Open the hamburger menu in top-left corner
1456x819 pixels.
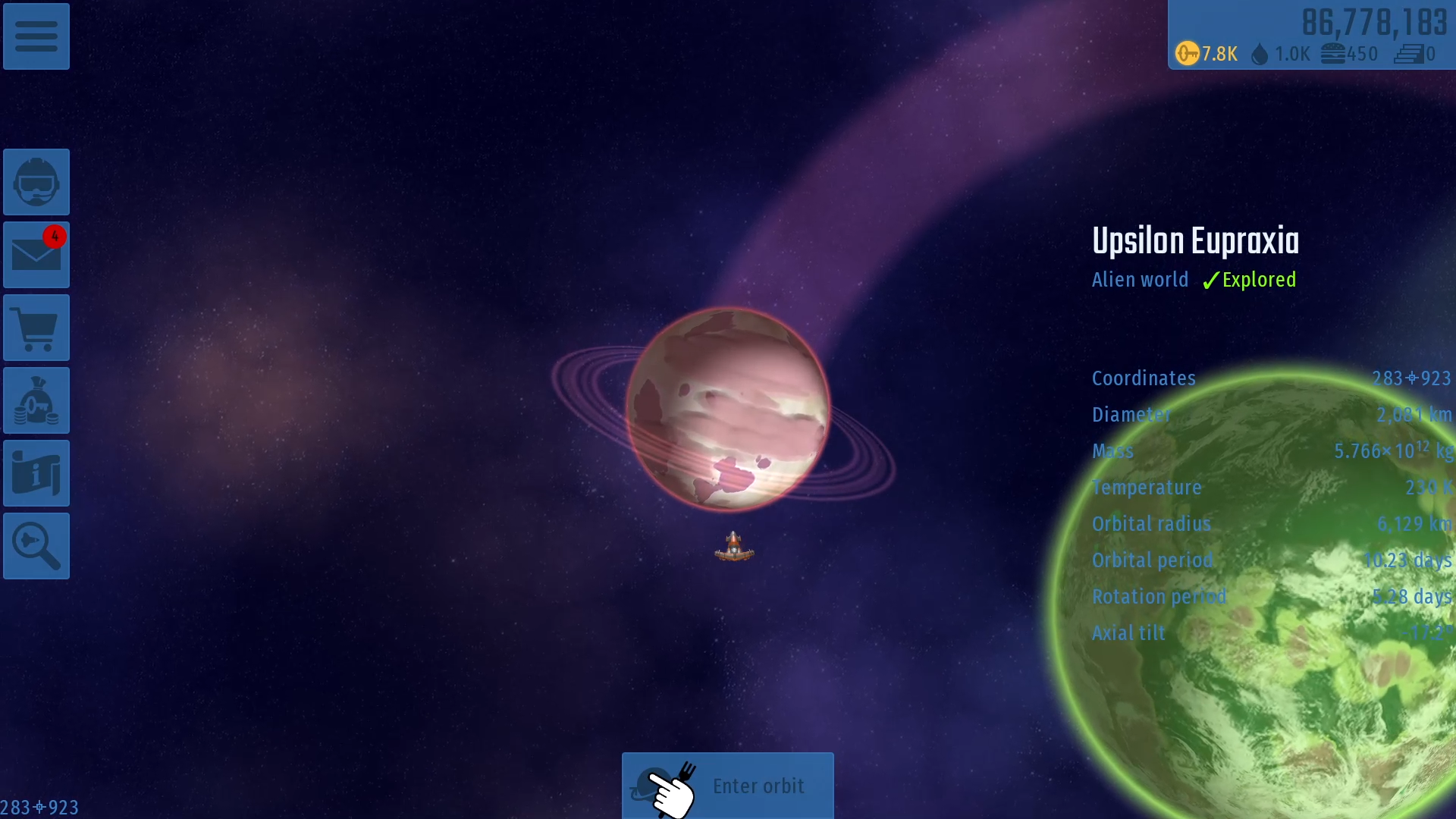coord(36,36)
